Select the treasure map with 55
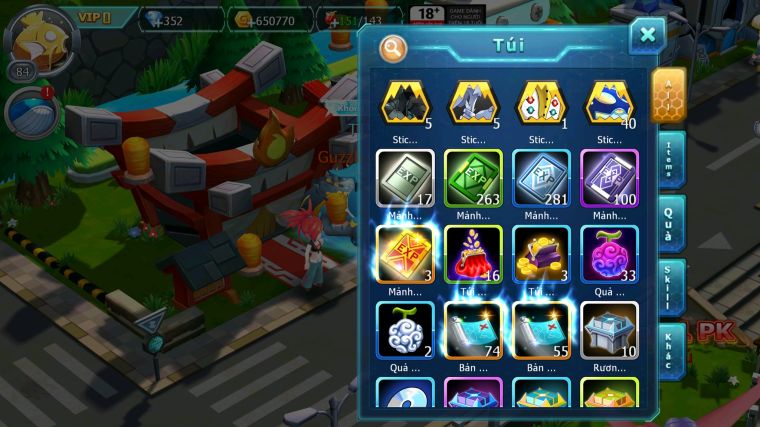760x427 pixels. [x=541, y=330]
